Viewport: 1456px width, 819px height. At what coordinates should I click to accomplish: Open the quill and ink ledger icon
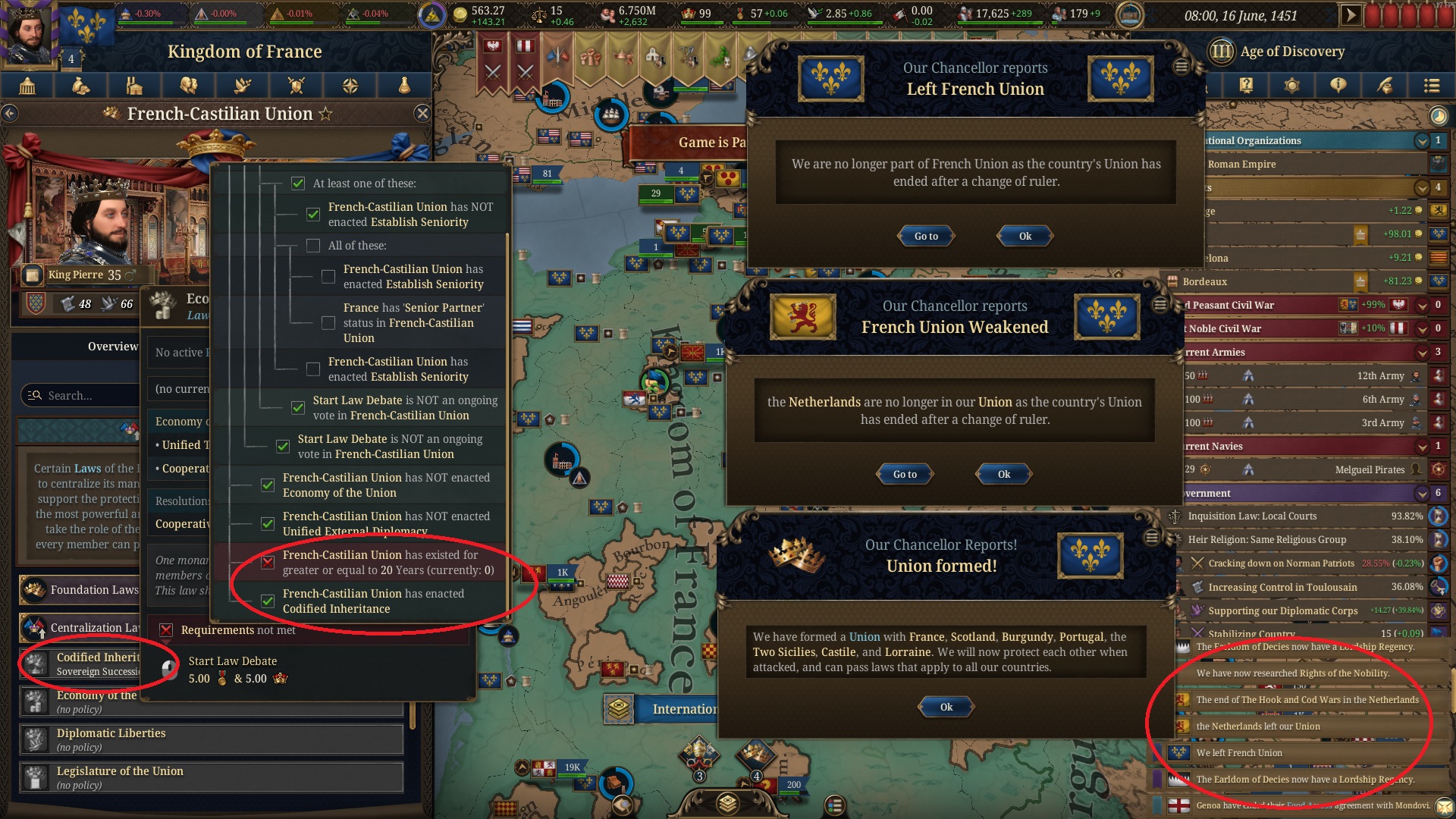[x=1385, y=86]
